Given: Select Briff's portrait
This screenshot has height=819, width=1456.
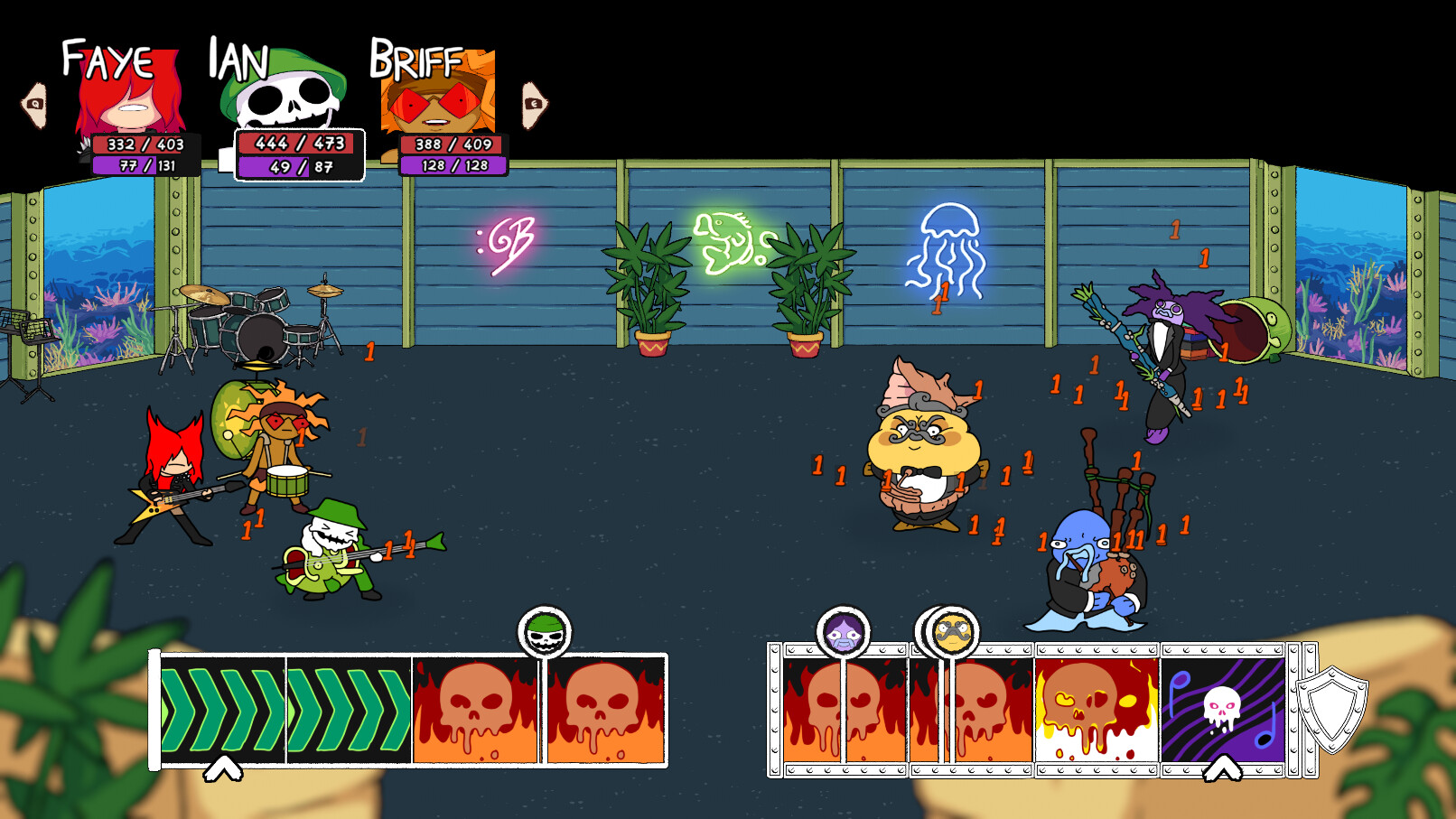Looking at the screenshot, I should click(x=440, y=95).
